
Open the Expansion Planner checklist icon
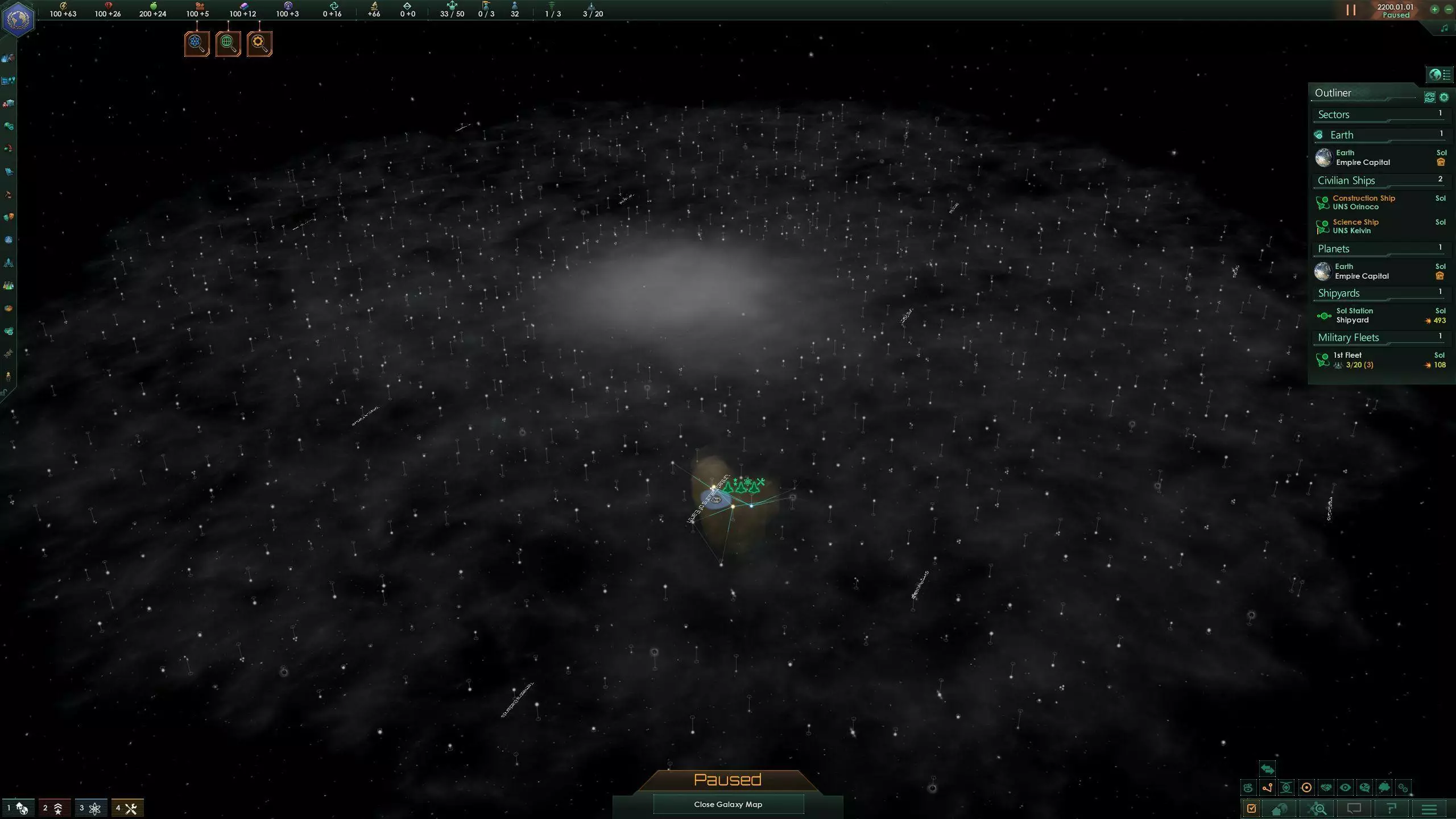[1251, 808]
